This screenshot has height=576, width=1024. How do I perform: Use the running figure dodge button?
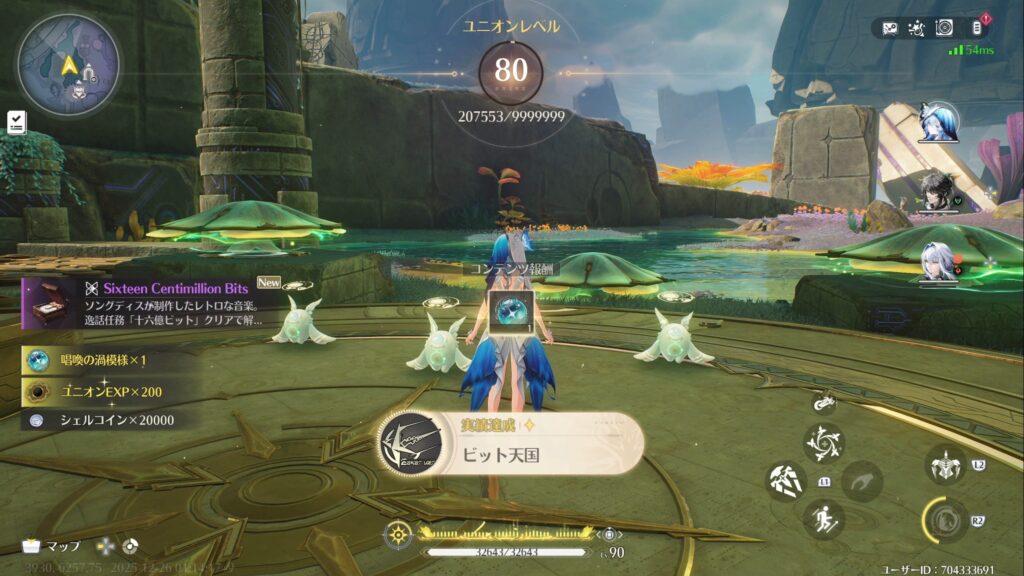(x=823, y=519)
